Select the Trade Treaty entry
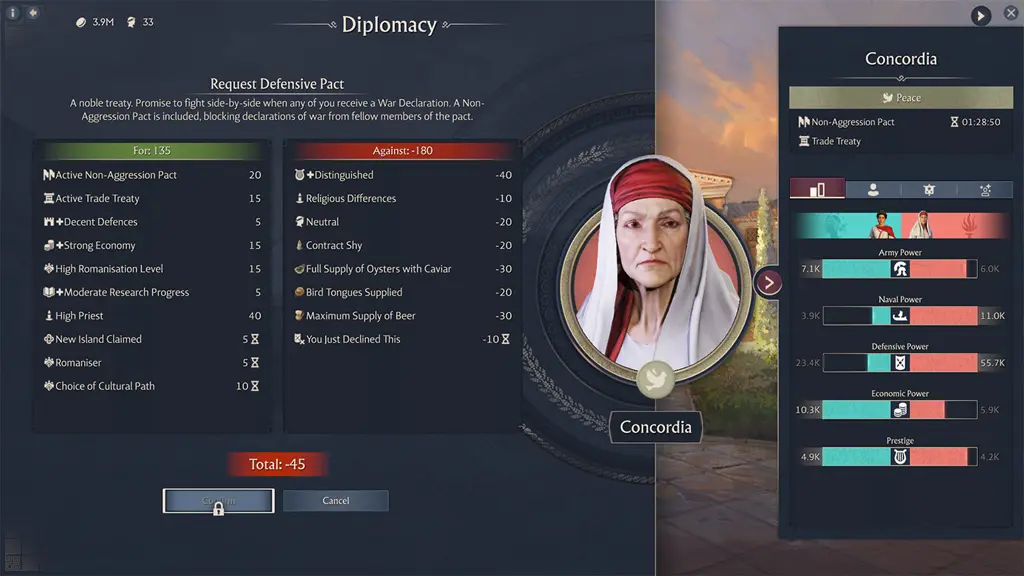The height and width of the screenshot is (576, 1024). [835, 141]
